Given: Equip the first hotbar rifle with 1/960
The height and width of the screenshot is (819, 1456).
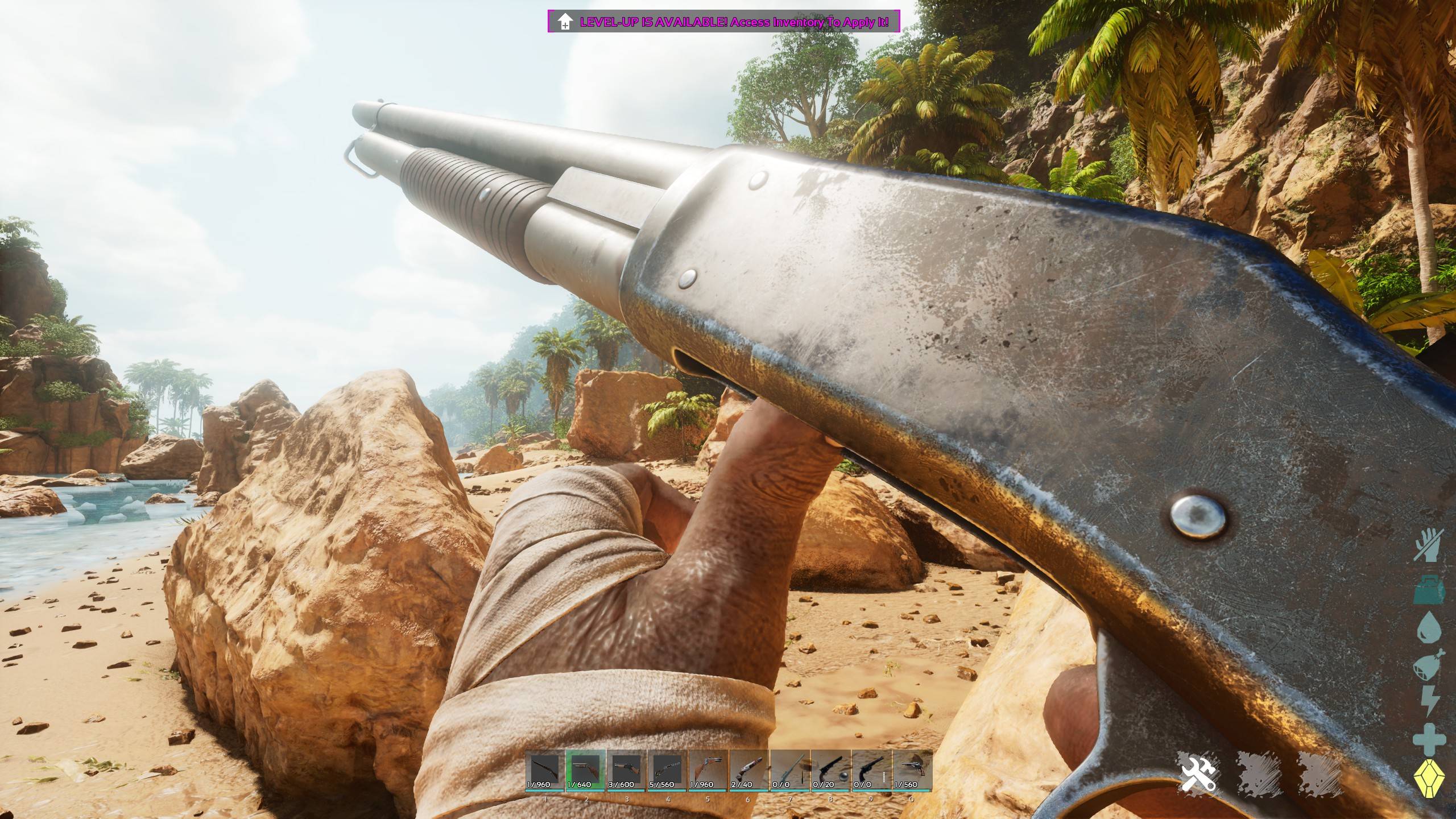Looking at the screenshot, I should tap(544, 770).
